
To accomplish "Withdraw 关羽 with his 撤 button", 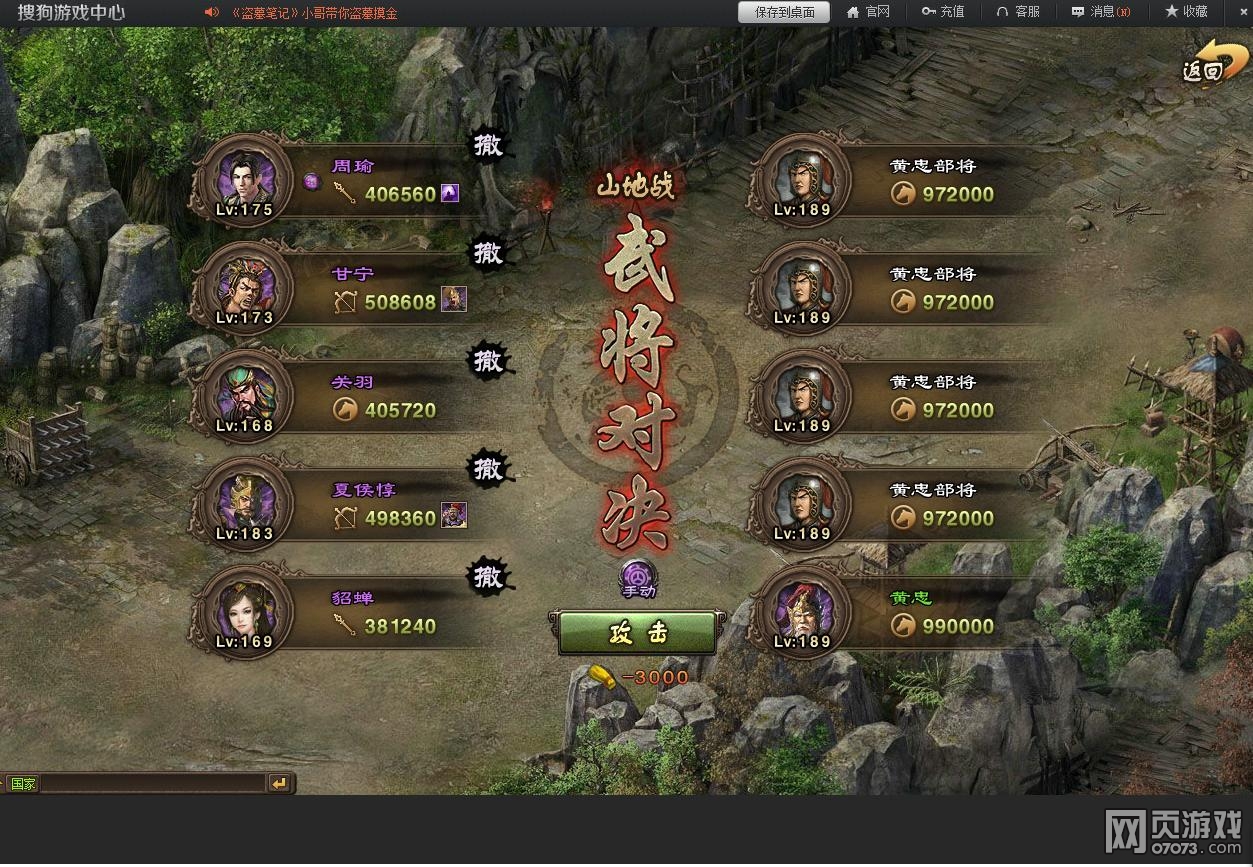I will point(488,361).
